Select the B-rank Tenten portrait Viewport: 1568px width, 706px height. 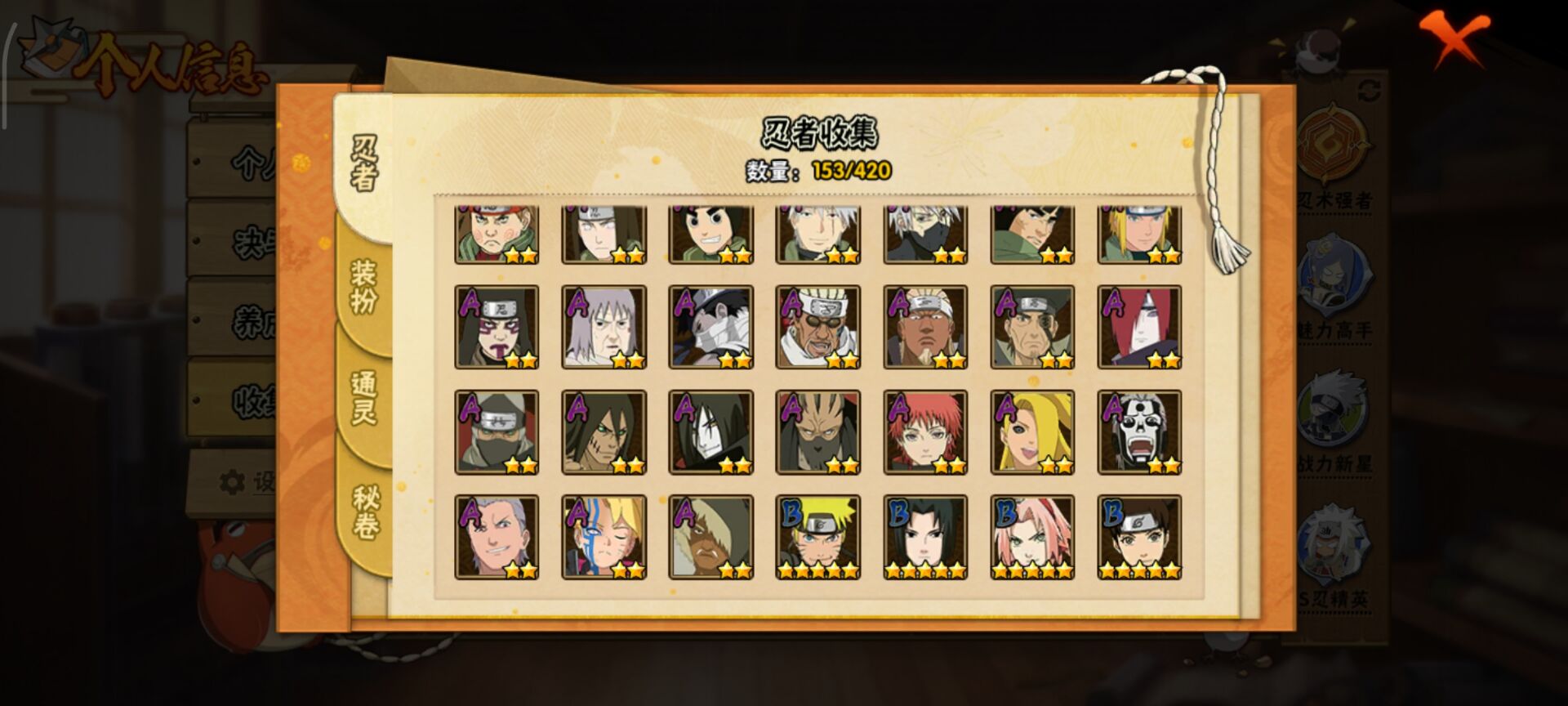pos(1139,537)
